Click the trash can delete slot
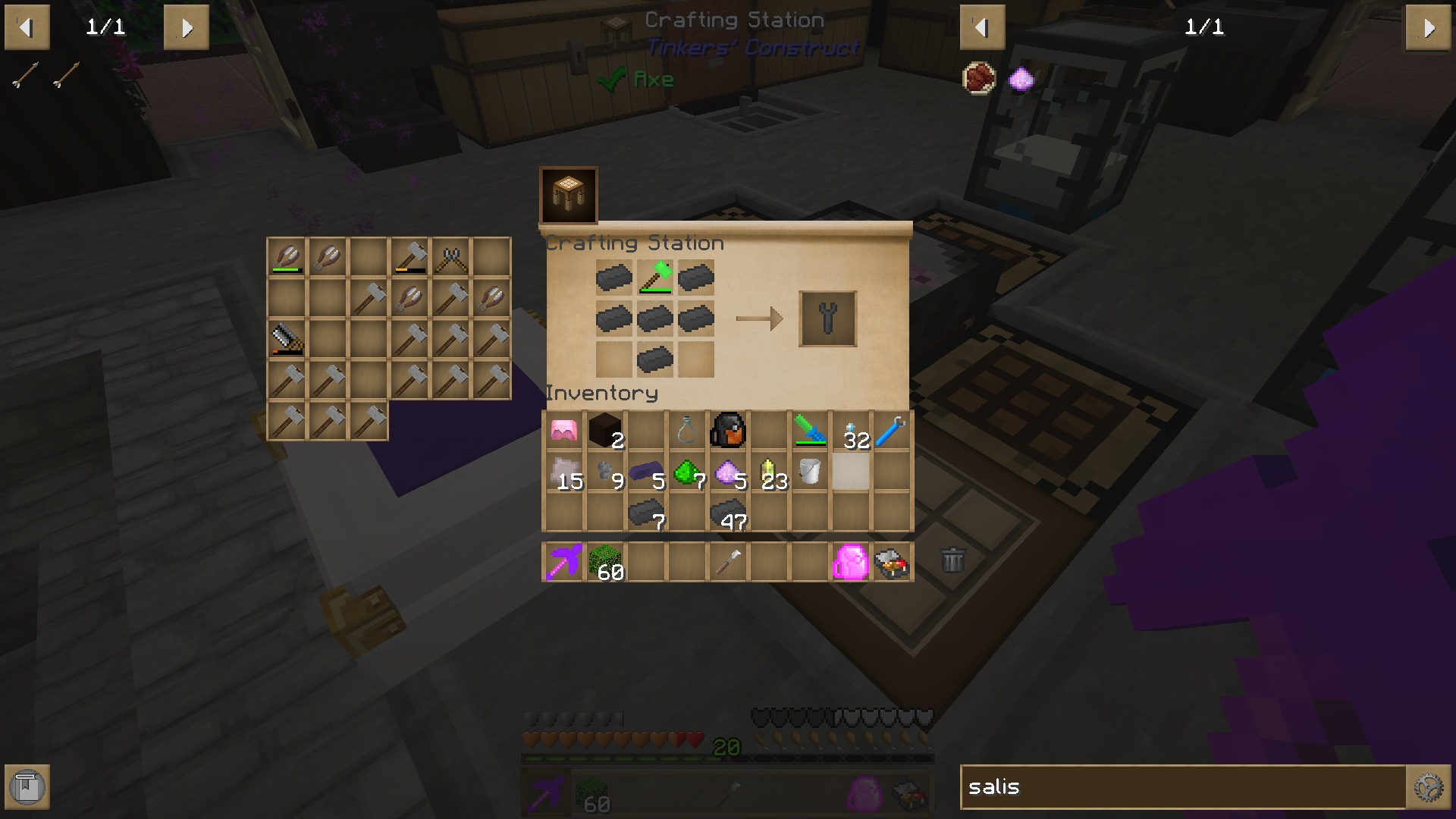Viewport: 1456px width, 819px height. (x=953, y=561)
